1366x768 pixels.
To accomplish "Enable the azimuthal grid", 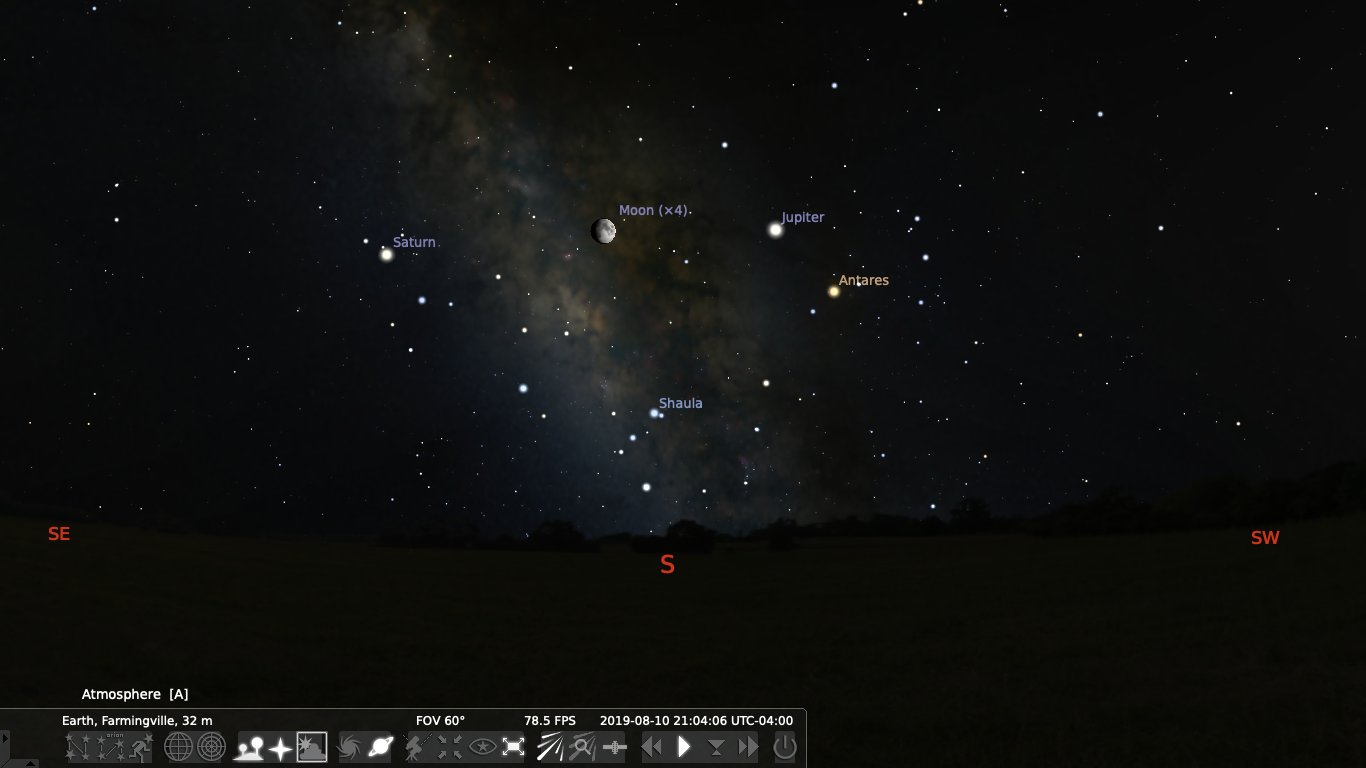I will [211, 747].
